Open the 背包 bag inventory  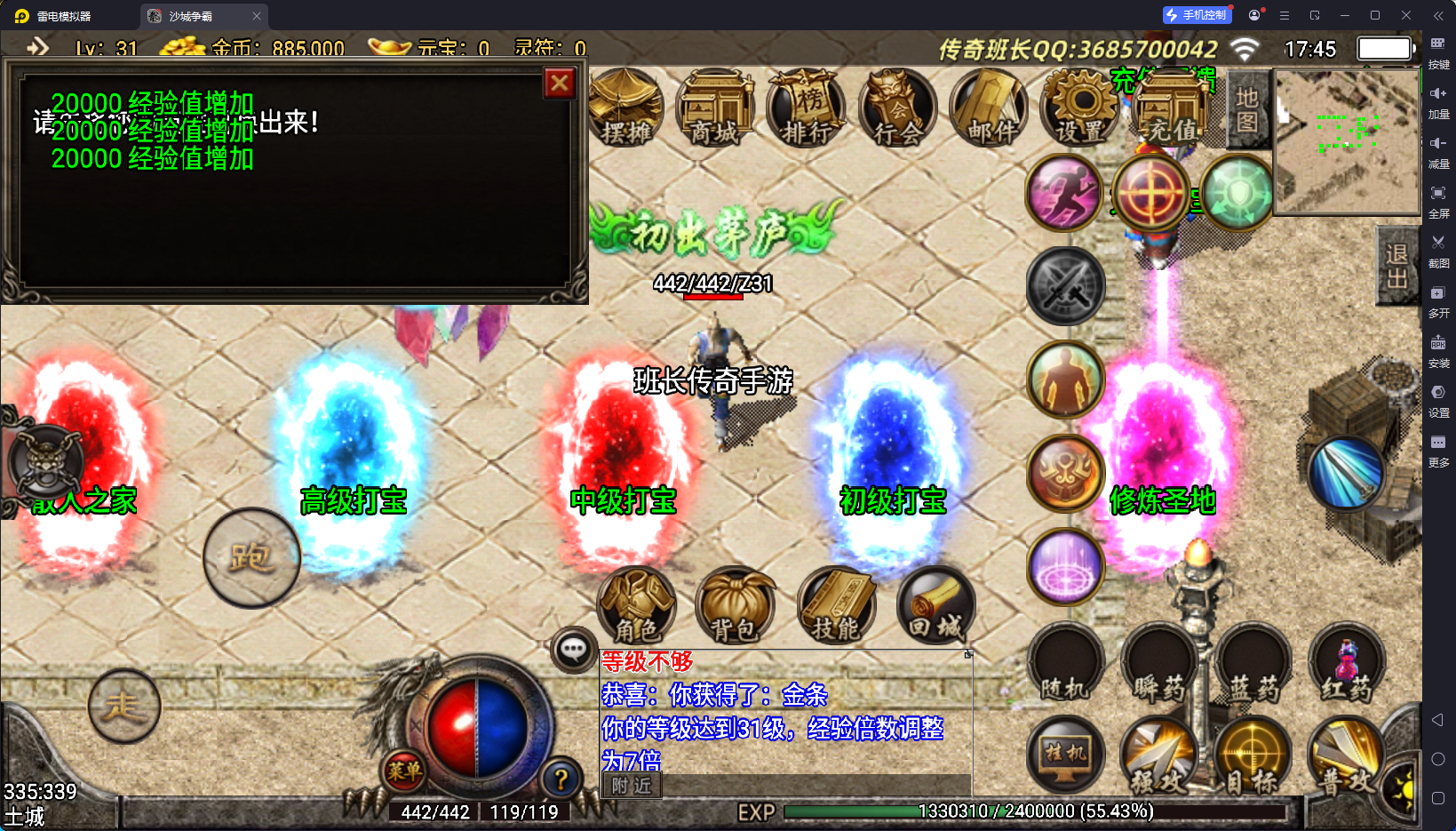pyautogui.click(x=735, y=606)
